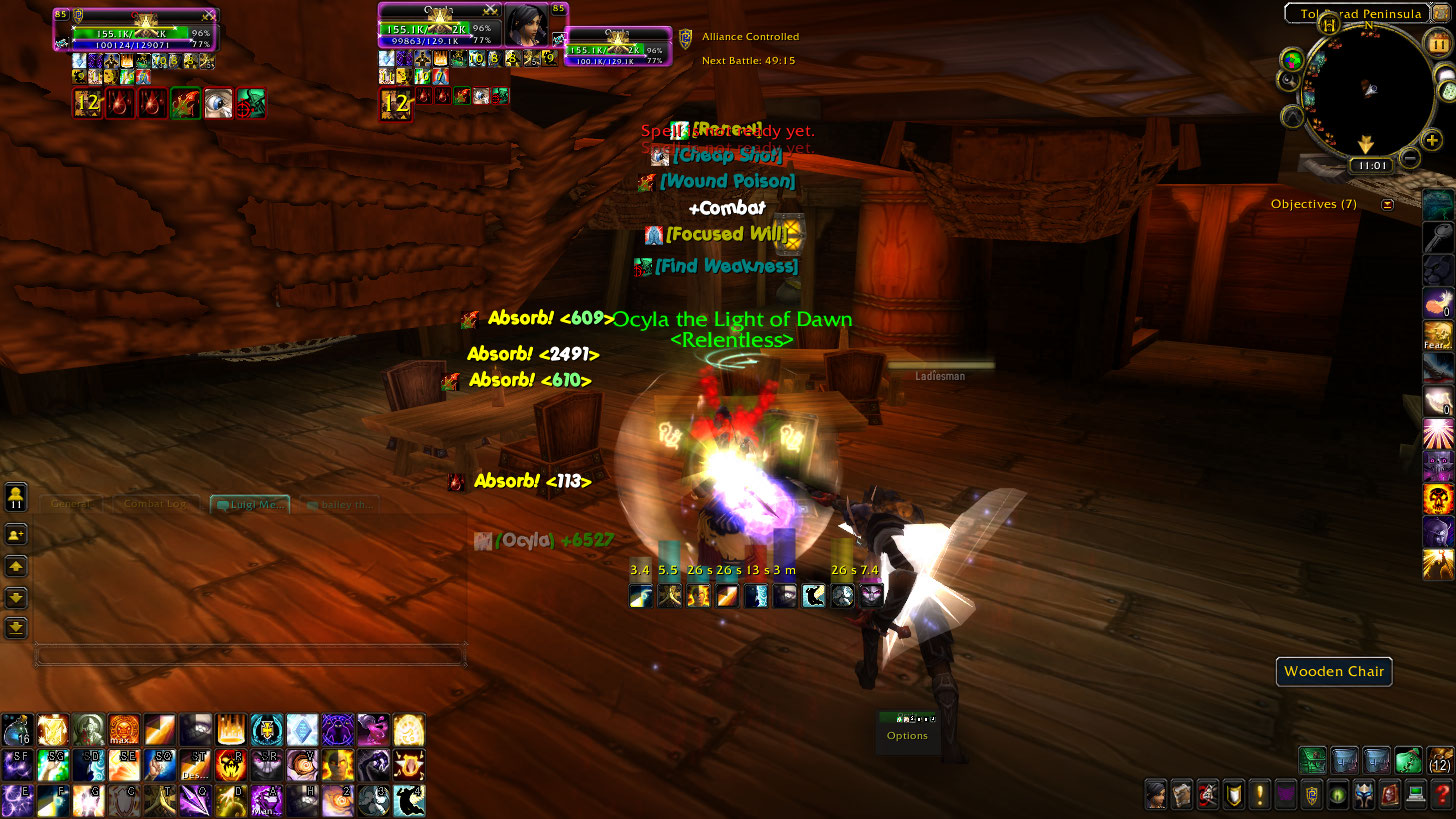Click the Options button
This screenshot has height=819, width=1456.
pyautogui.click(x=907, y=735)
